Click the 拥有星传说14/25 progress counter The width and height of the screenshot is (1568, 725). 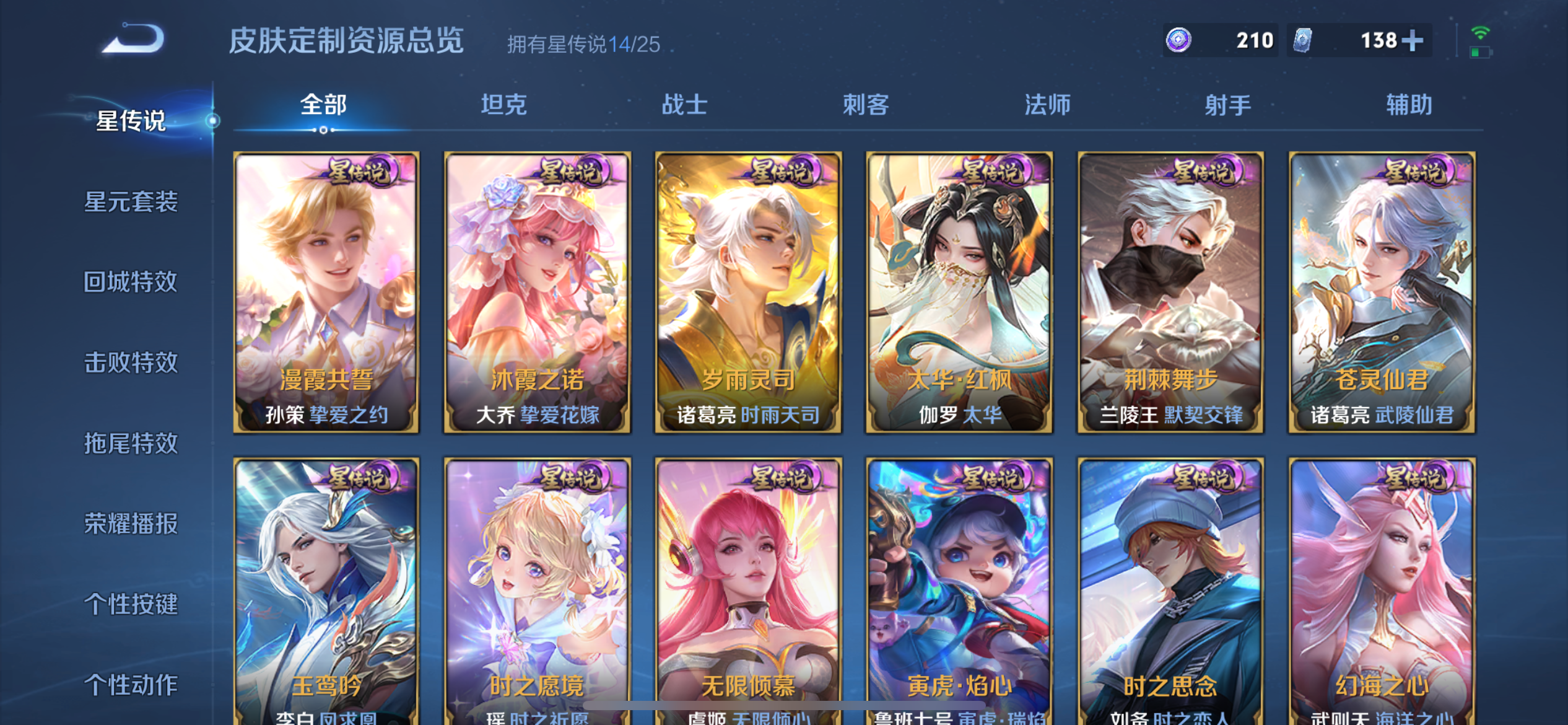[x=583, y=43]
